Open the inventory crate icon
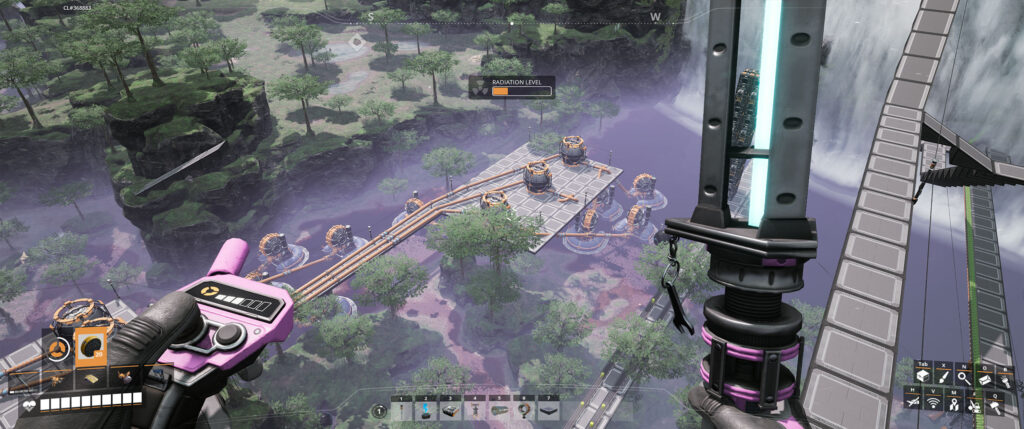The width and height of the screenshot is (1024, 429). tap(923, 376)
